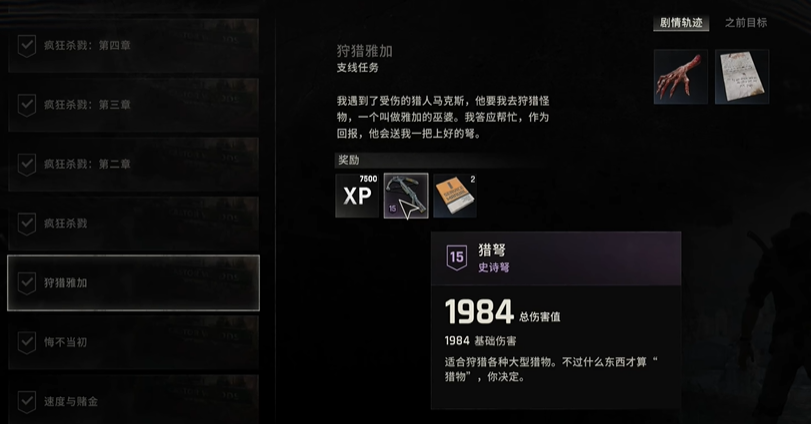
Task: Switch to the 之前目标 tab
Action: [746, 22]
